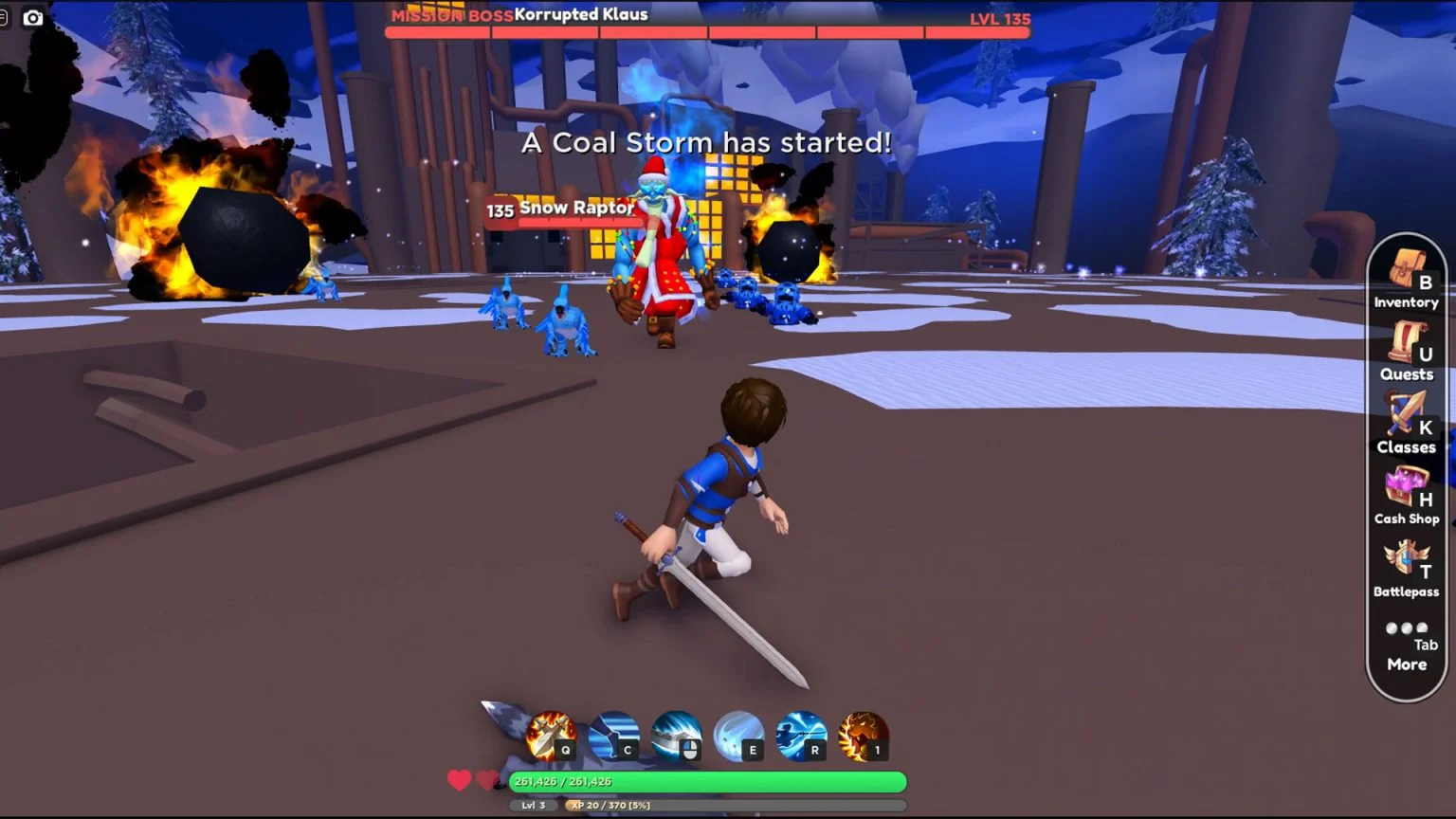
Task: Click the camera screenshot button
Action: [33, 17]
